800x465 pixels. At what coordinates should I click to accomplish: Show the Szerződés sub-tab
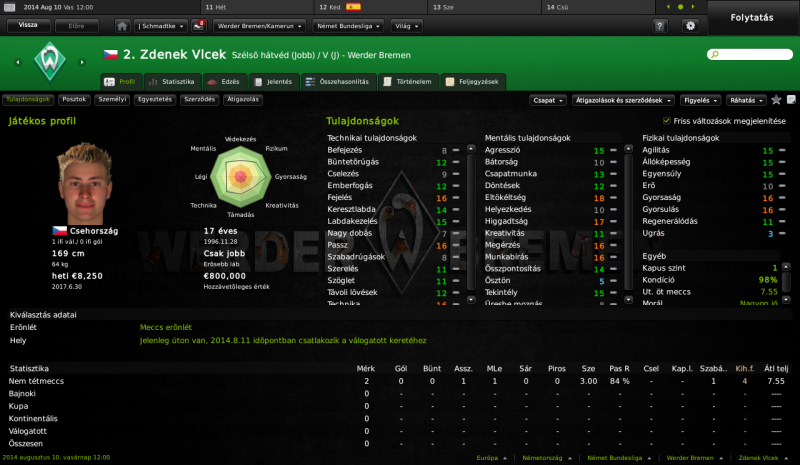(200, 100)
